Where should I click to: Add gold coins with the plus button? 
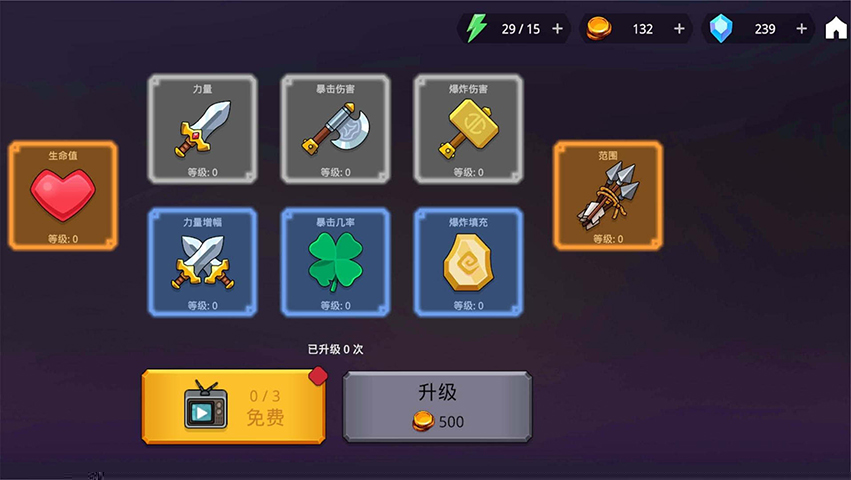[x=680, y=29]
